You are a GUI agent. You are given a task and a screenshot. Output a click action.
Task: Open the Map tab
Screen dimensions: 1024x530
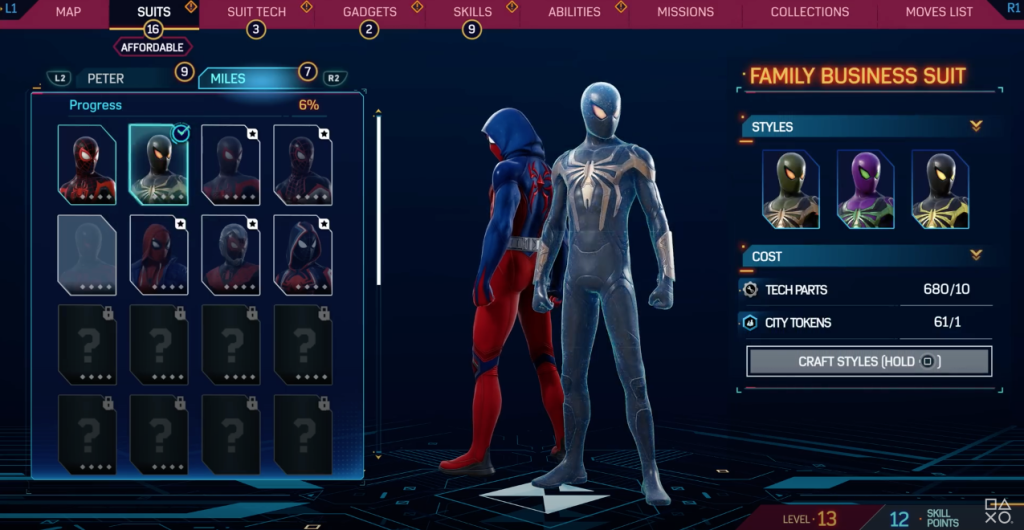coord(68,12)
